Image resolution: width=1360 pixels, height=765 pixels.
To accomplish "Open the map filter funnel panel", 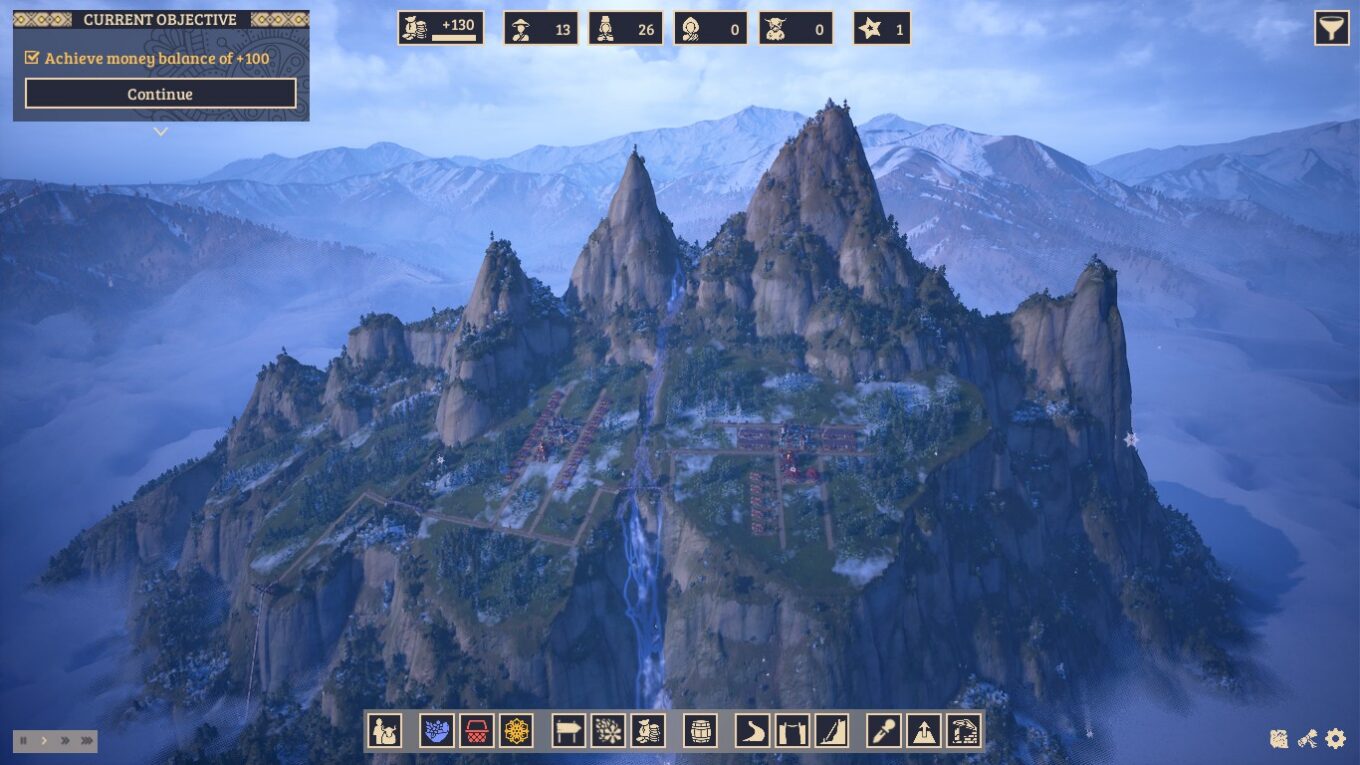I will click(x=1331, y=28).
